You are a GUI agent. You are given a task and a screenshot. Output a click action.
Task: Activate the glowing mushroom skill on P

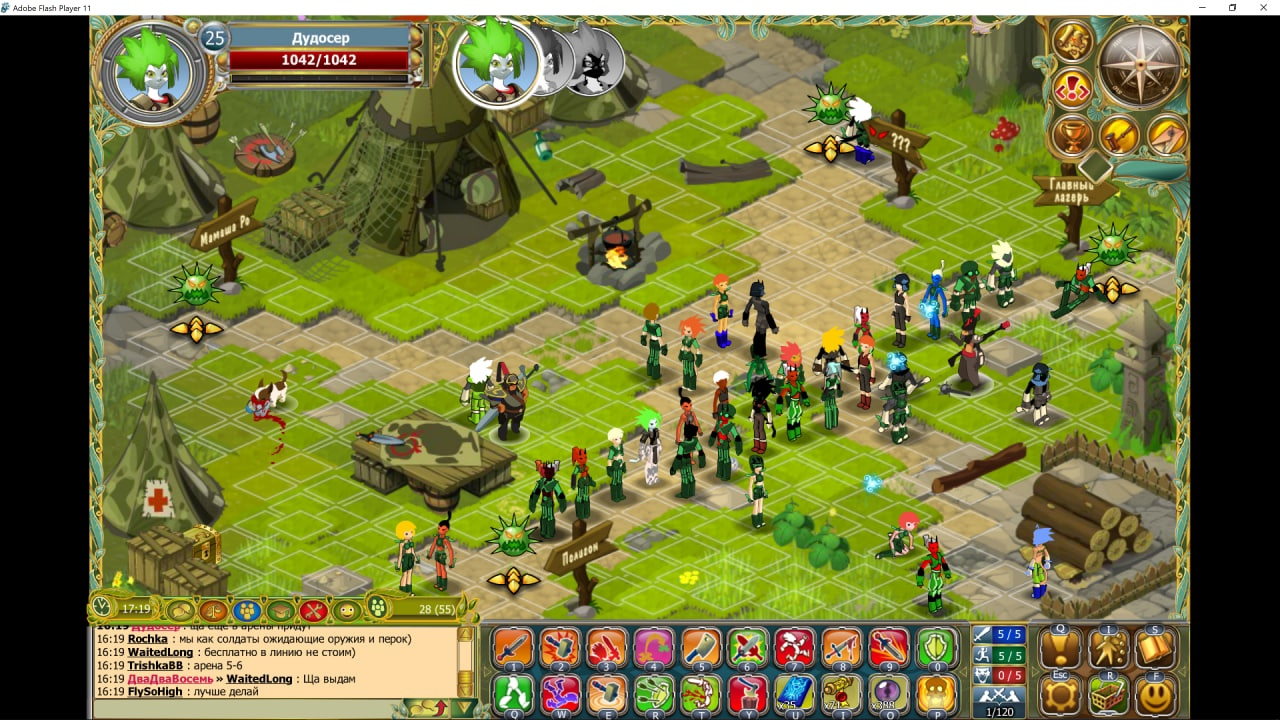[x=937, y=694]
